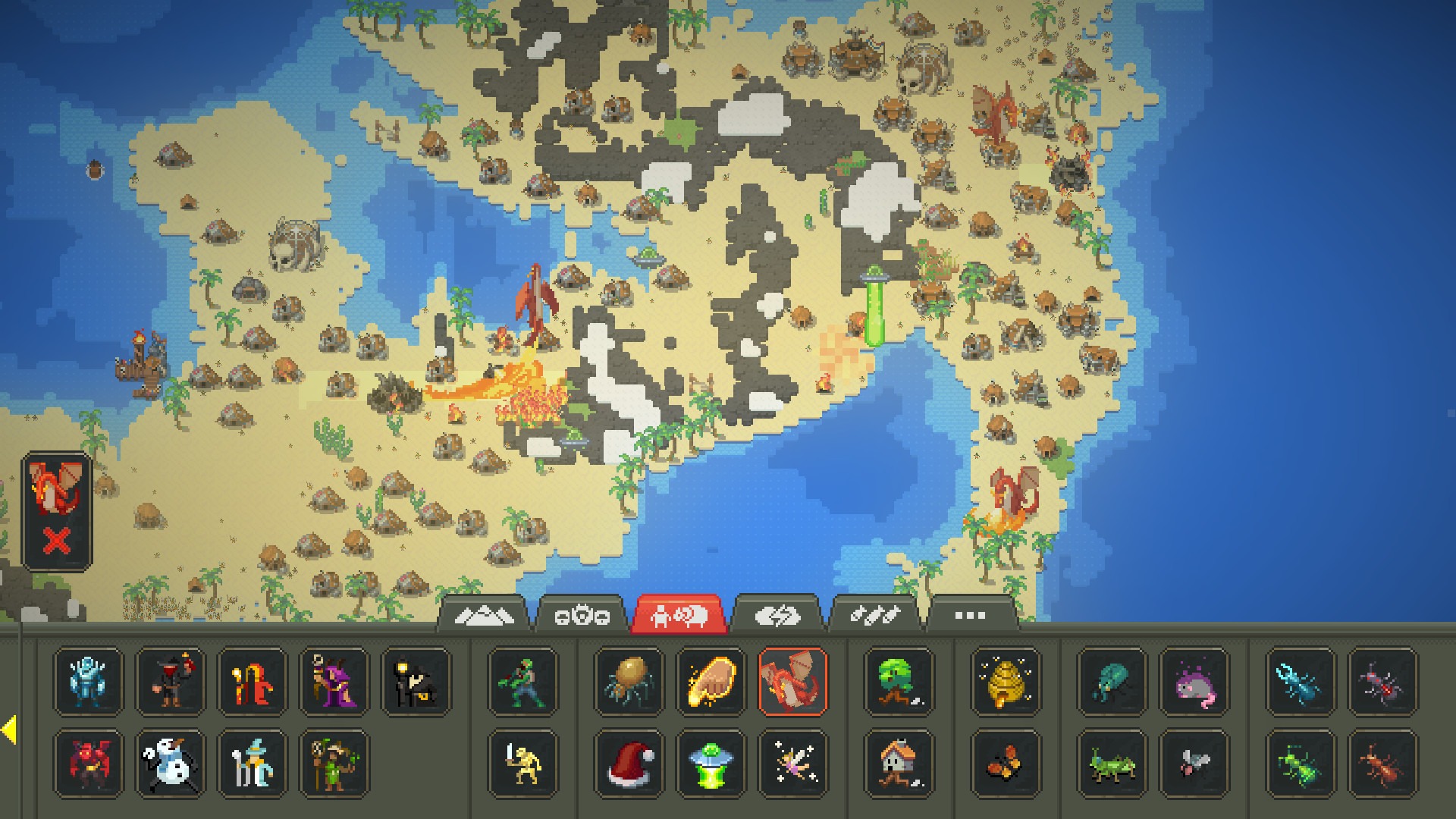The image size is (1456, 819).
Task: Select the small house spawn icon
Action: tap(899, 764)
